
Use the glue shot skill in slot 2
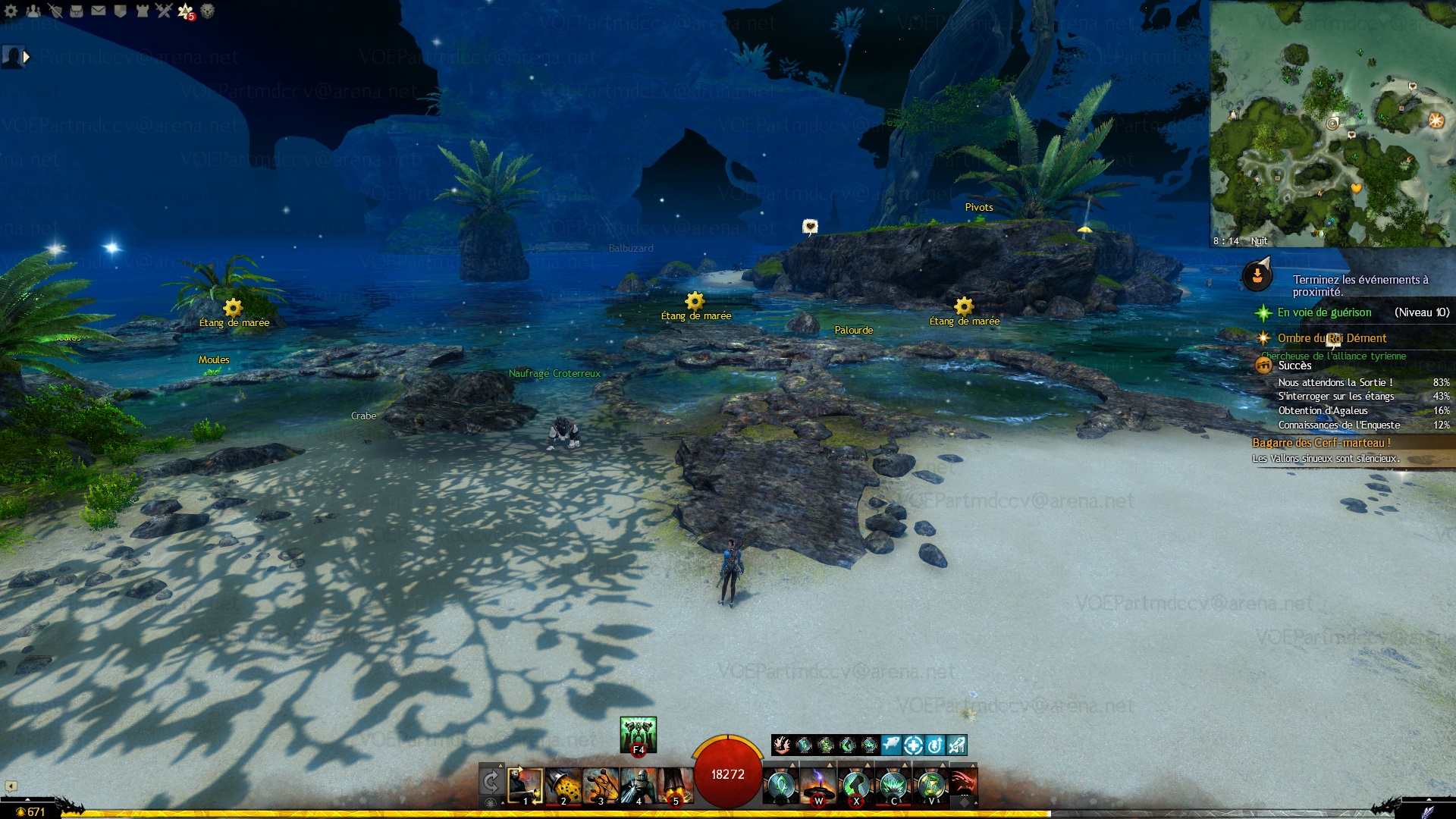coord(563,786)
